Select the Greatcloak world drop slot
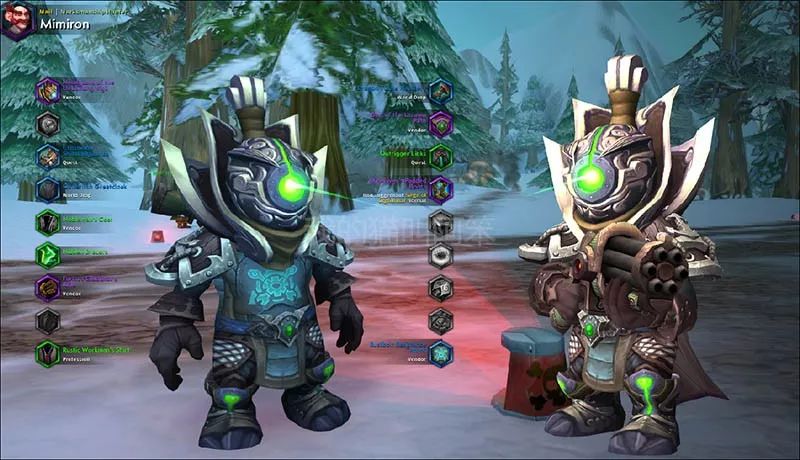 48,189
